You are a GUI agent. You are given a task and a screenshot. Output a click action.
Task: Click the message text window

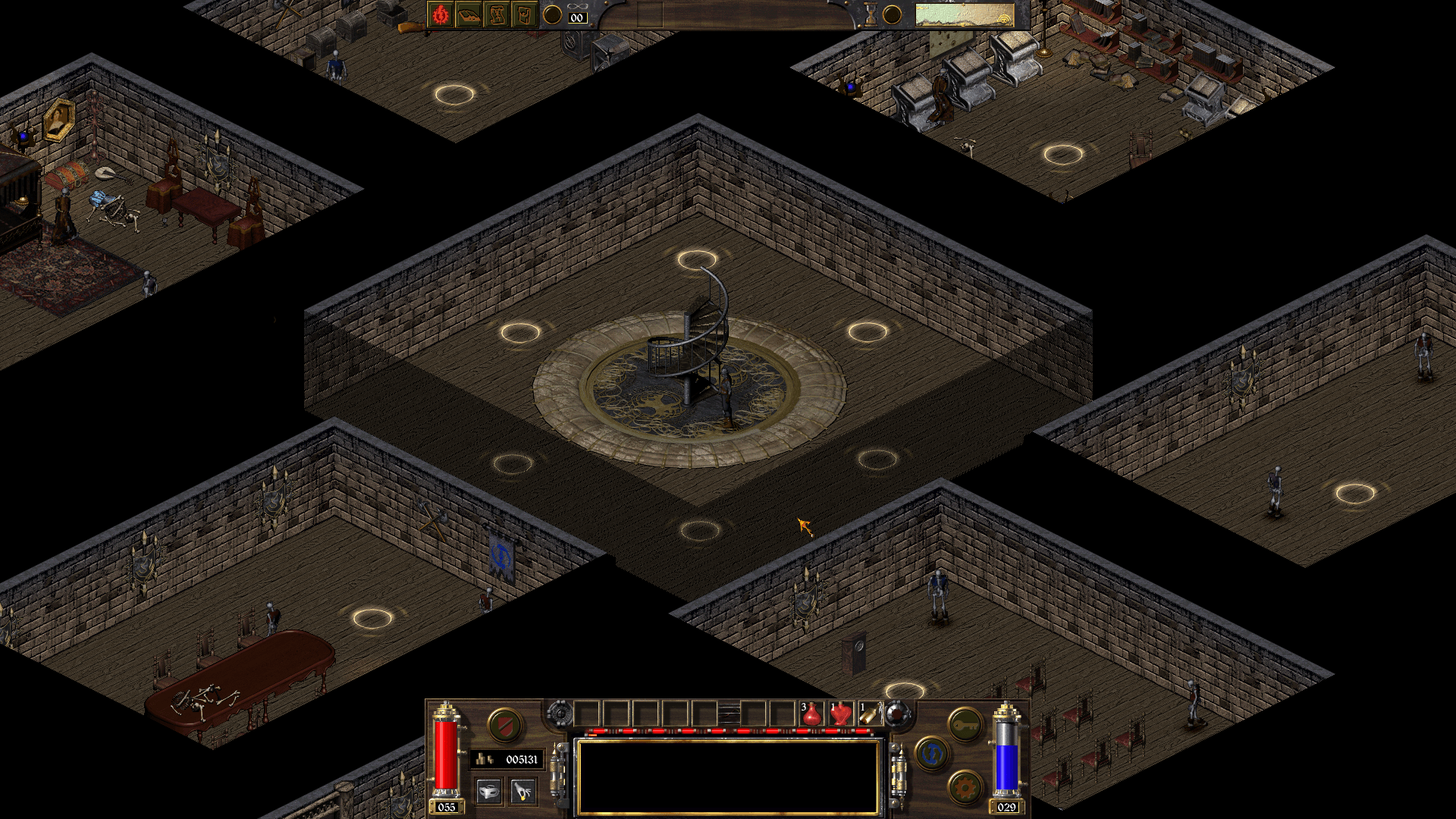[728, 777]
